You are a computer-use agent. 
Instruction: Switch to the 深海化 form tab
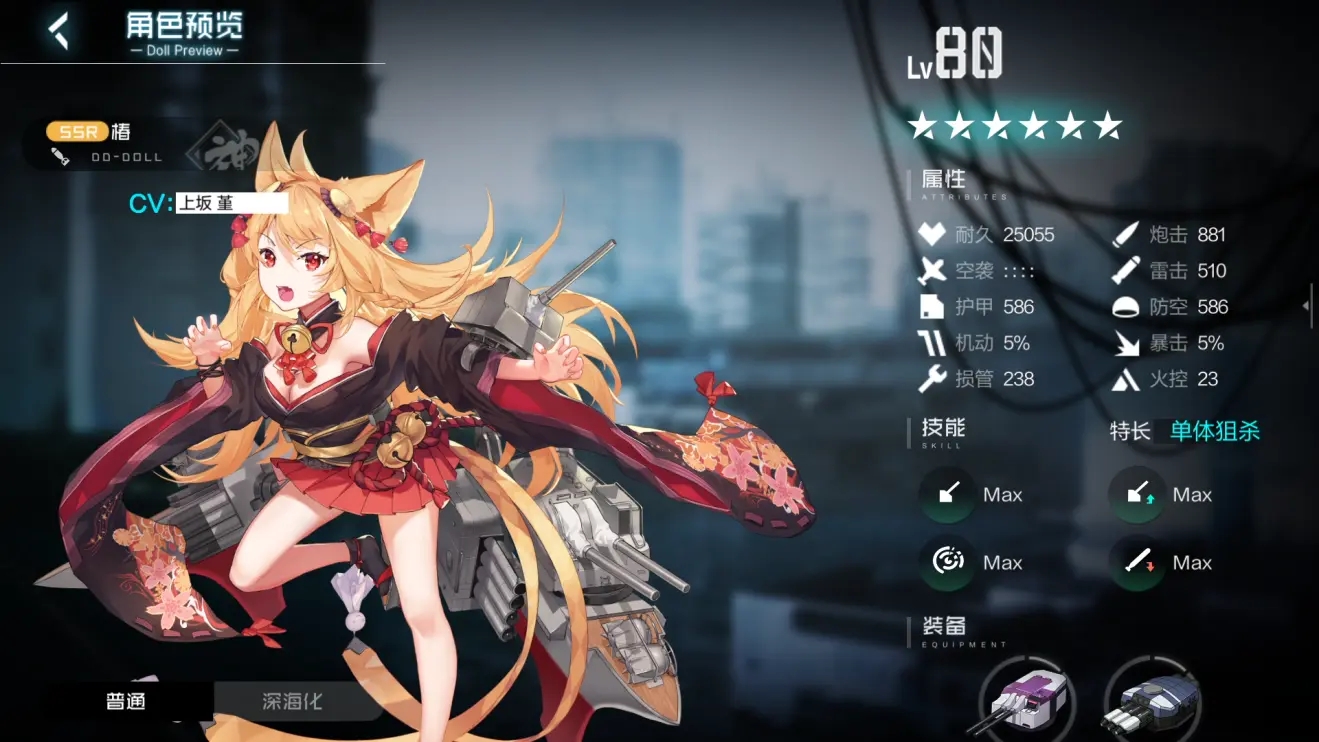(292, 701)
